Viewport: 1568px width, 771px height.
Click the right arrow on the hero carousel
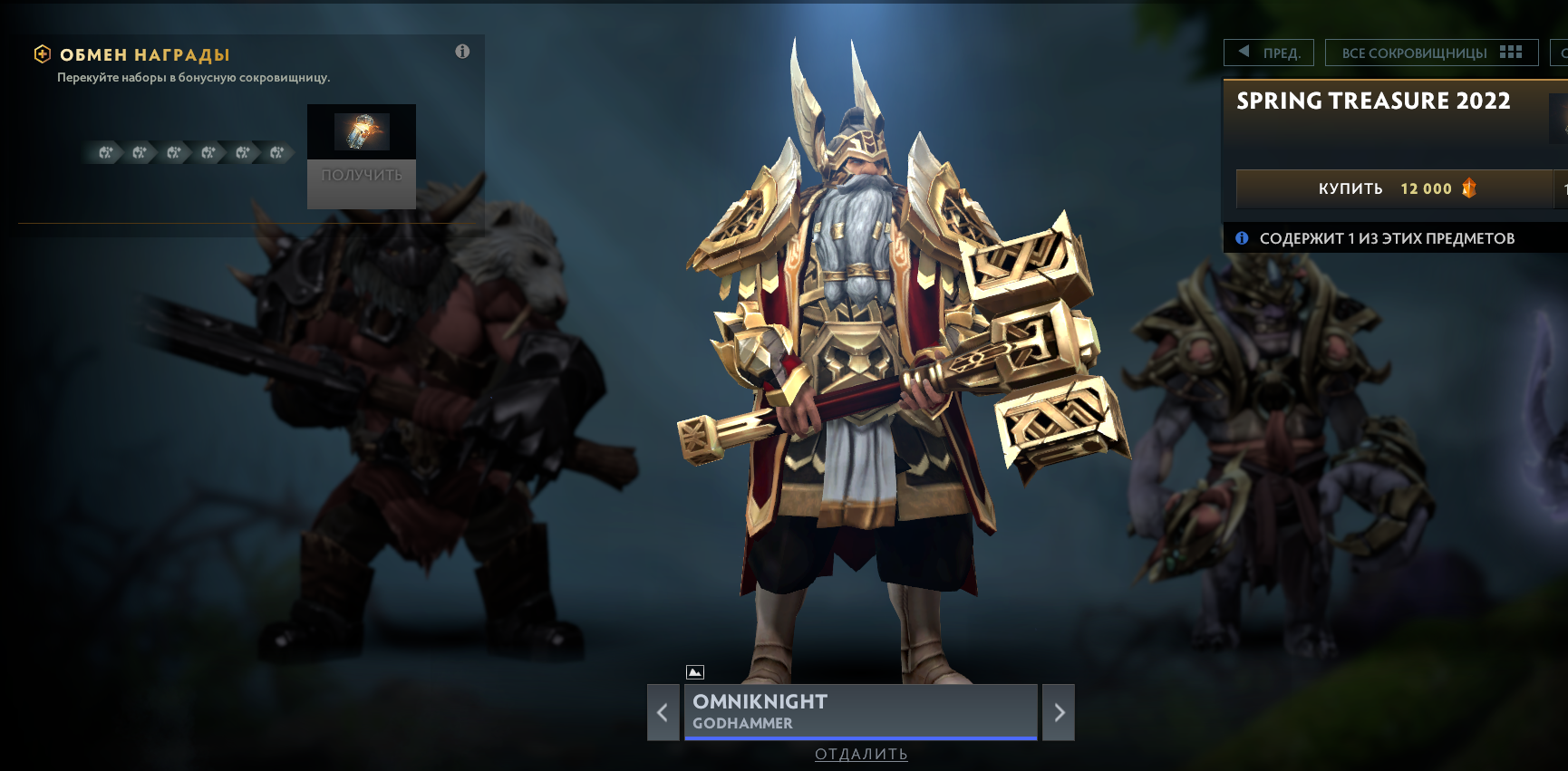[x=1058, y=713]
